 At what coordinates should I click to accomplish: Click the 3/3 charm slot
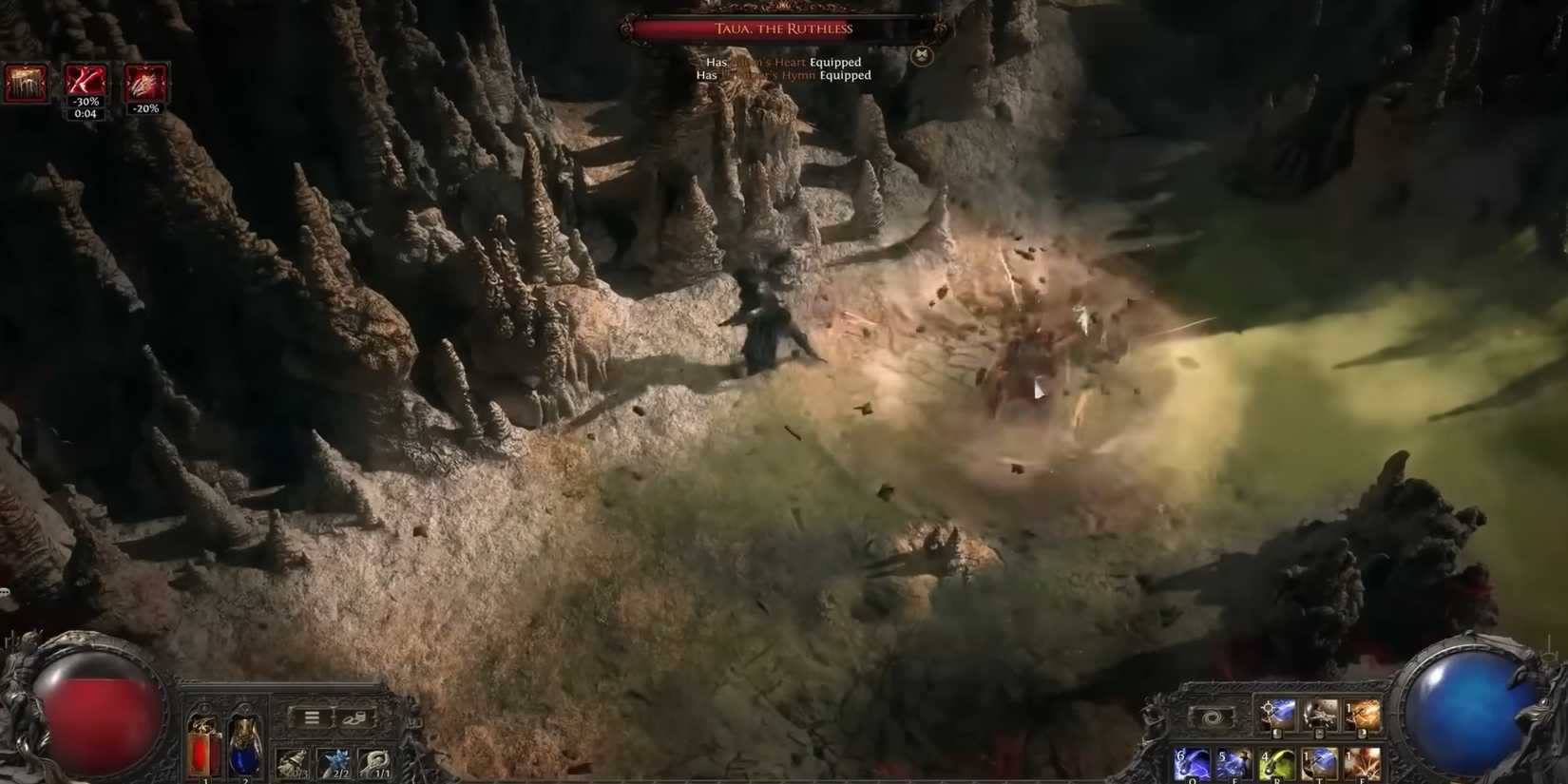293,761
